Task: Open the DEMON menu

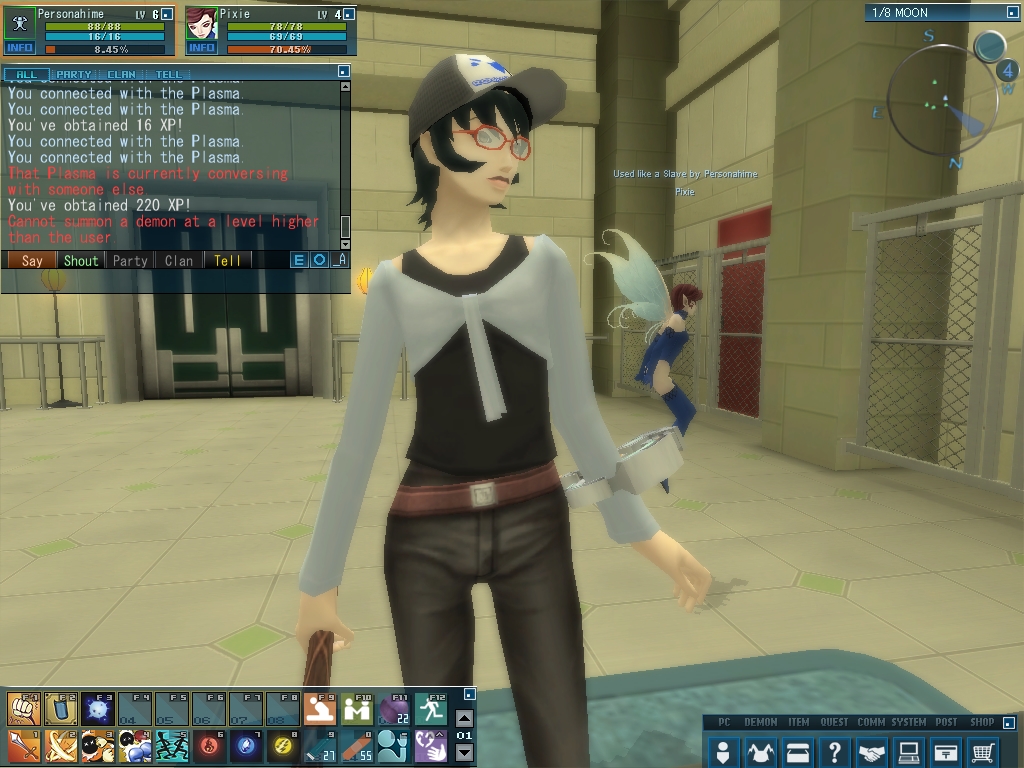Action: [761, 751]
